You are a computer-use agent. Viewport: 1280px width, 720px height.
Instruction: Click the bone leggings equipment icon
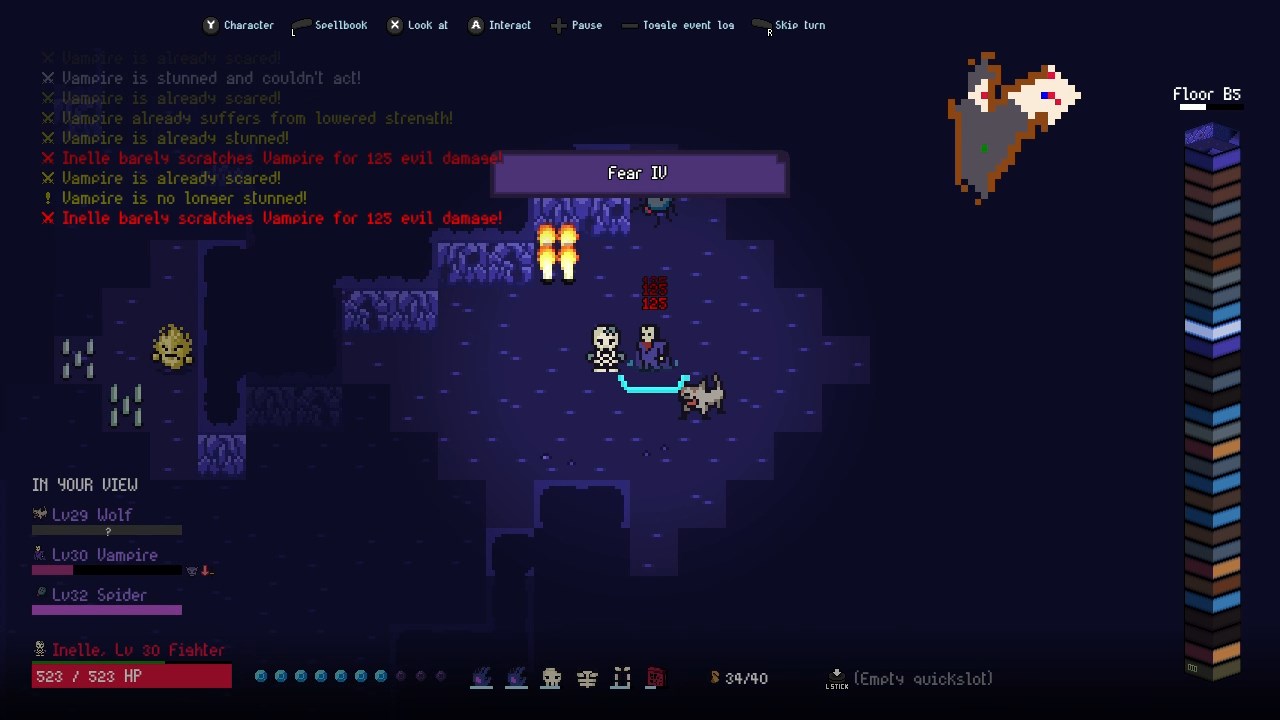621,678
